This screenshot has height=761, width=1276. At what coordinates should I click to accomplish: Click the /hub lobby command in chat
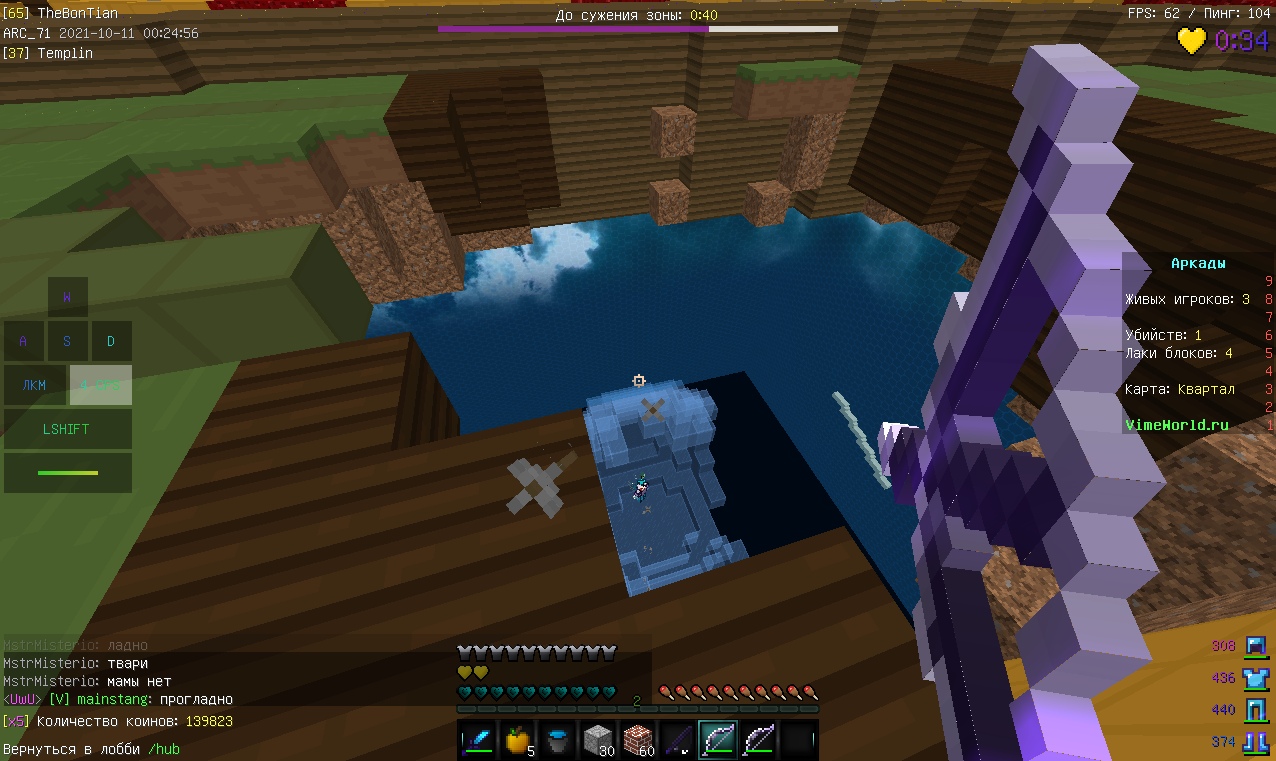[x=164, y=749]
